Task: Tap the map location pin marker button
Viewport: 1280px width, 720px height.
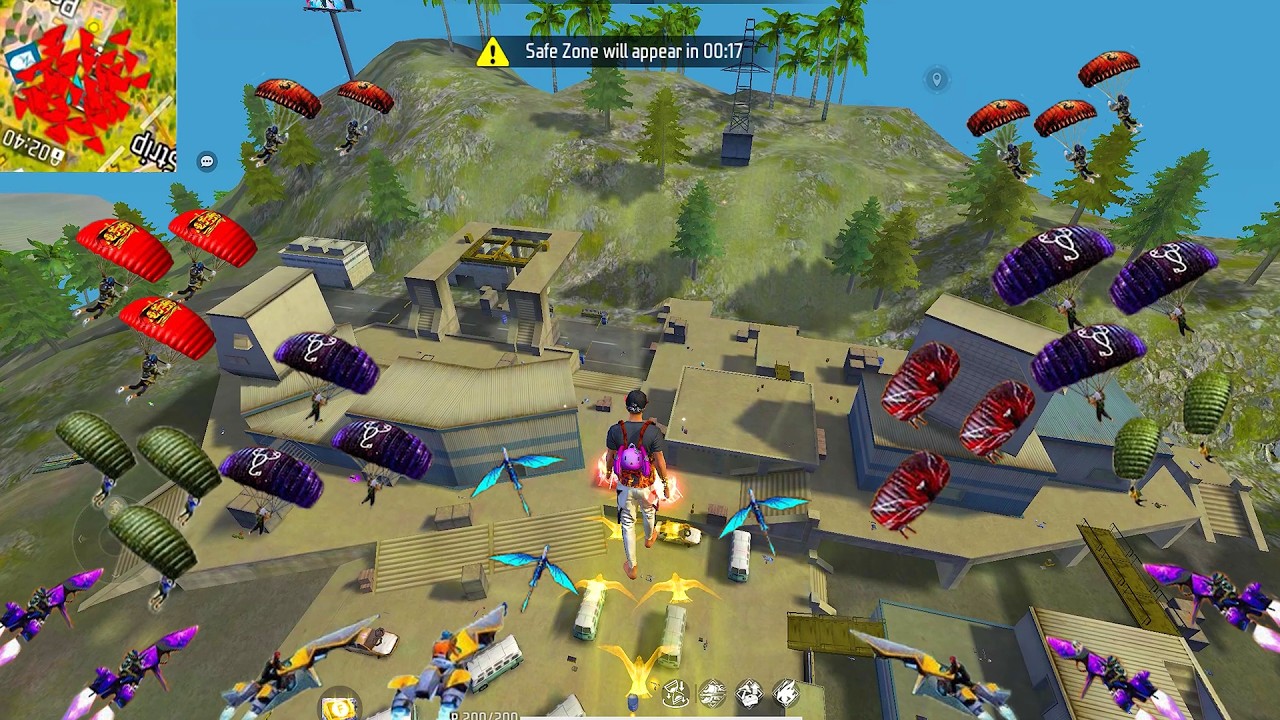Action: [937, 79]
